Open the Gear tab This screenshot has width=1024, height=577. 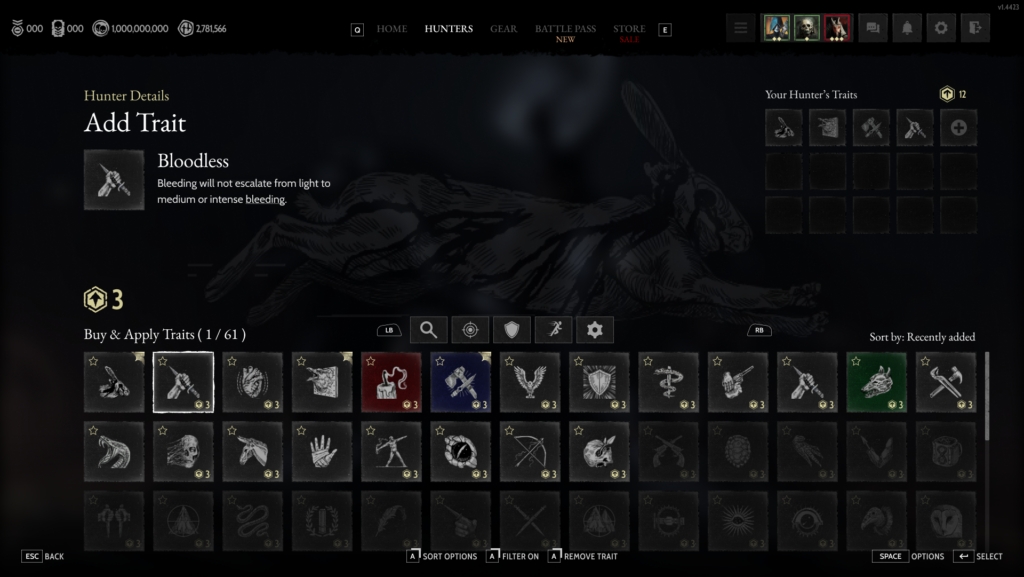pyautogui.click(x=503, y=29)
